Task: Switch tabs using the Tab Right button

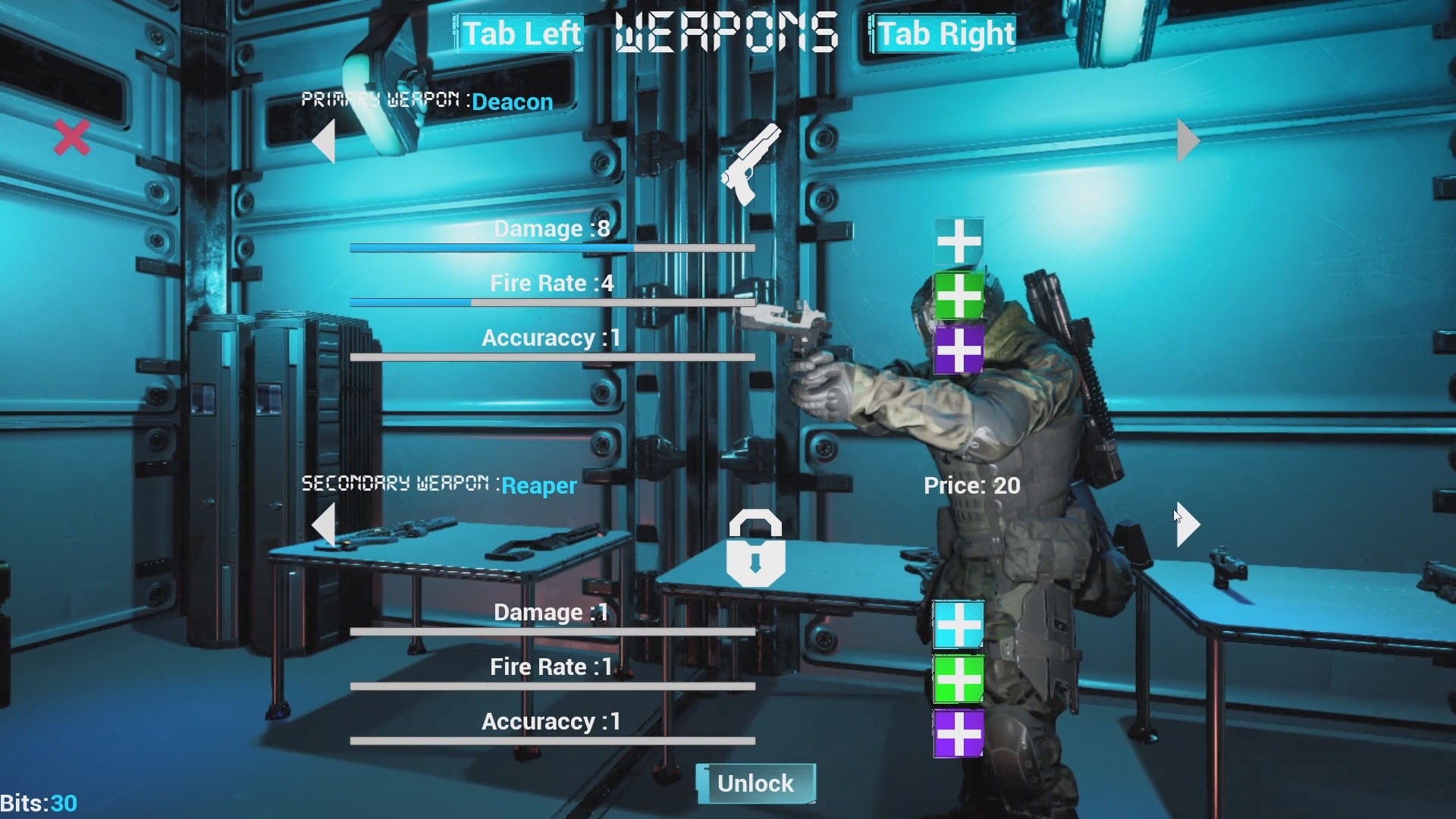Action: [943, 33]
